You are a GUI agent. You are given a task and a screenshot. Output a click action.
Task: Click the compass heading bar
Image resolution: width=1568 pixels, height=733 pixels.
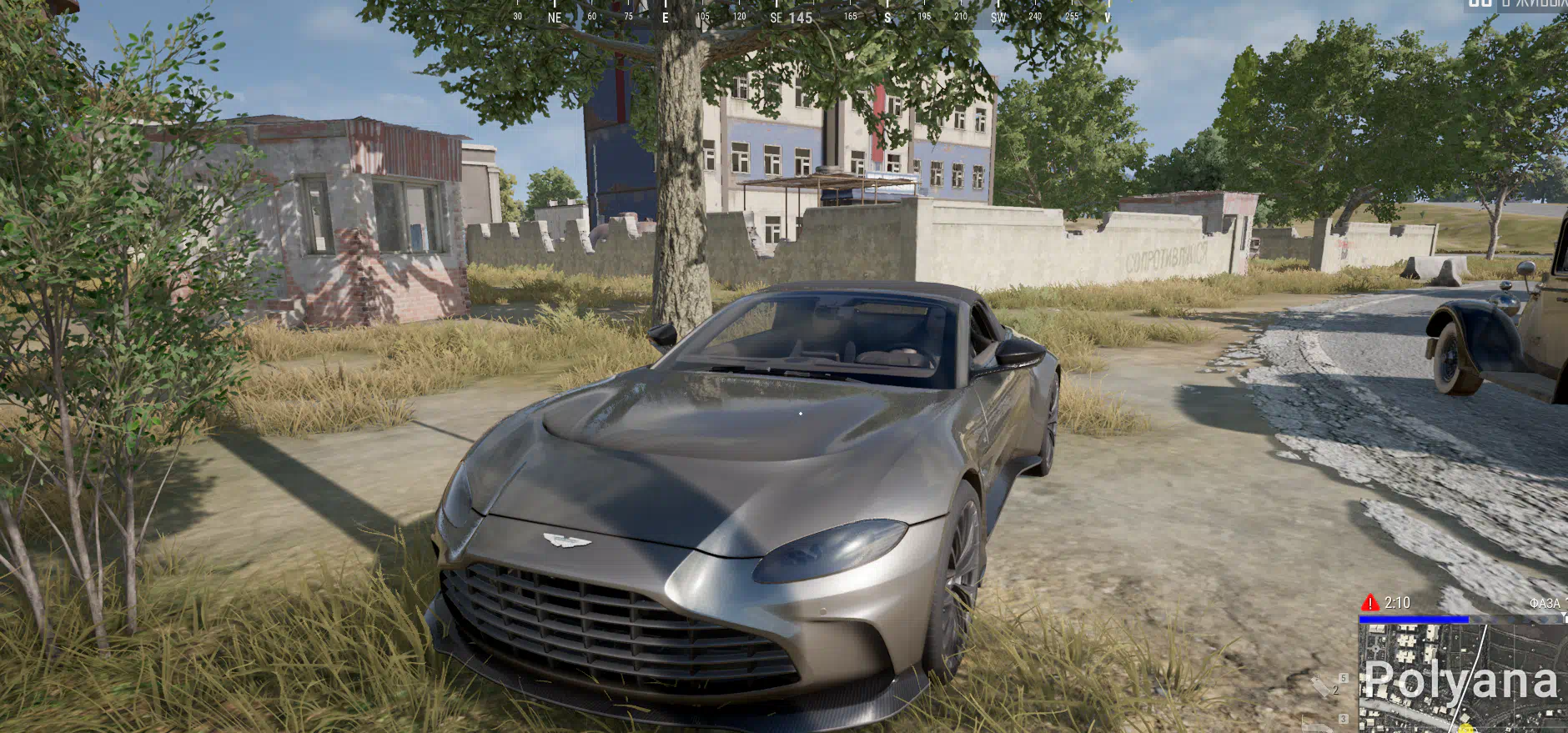(812, 16)
